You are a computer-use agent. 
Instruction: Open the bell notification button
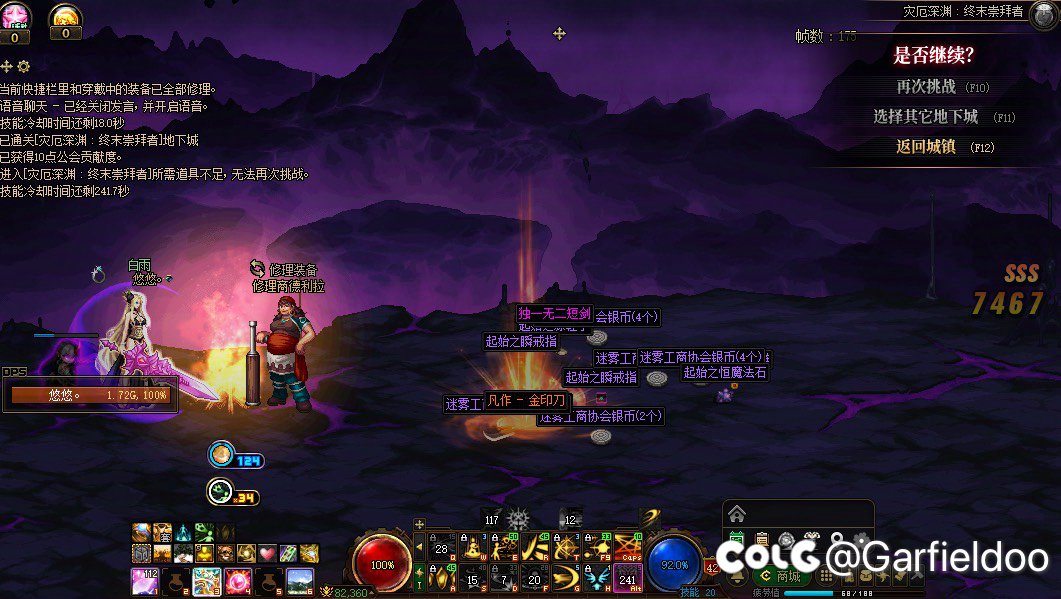[738, 577]
